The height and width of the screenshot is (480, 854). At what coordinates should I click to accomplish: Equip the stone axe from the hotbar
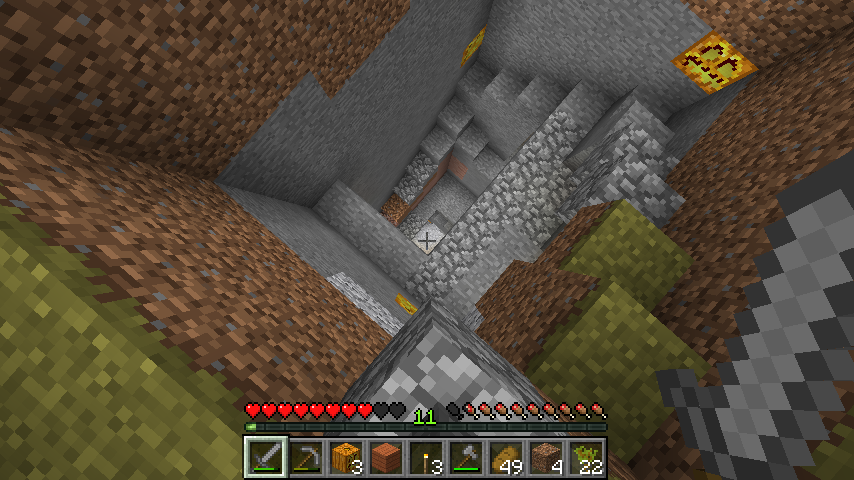tap(465, 457)
